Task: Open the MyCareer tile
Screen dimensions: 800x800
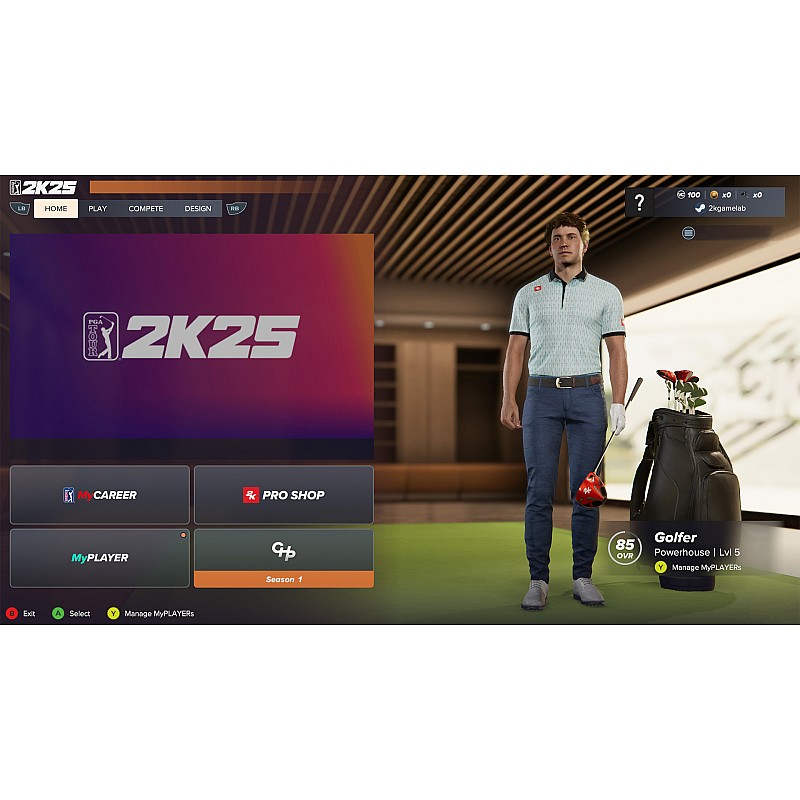Action: point(100,494)
